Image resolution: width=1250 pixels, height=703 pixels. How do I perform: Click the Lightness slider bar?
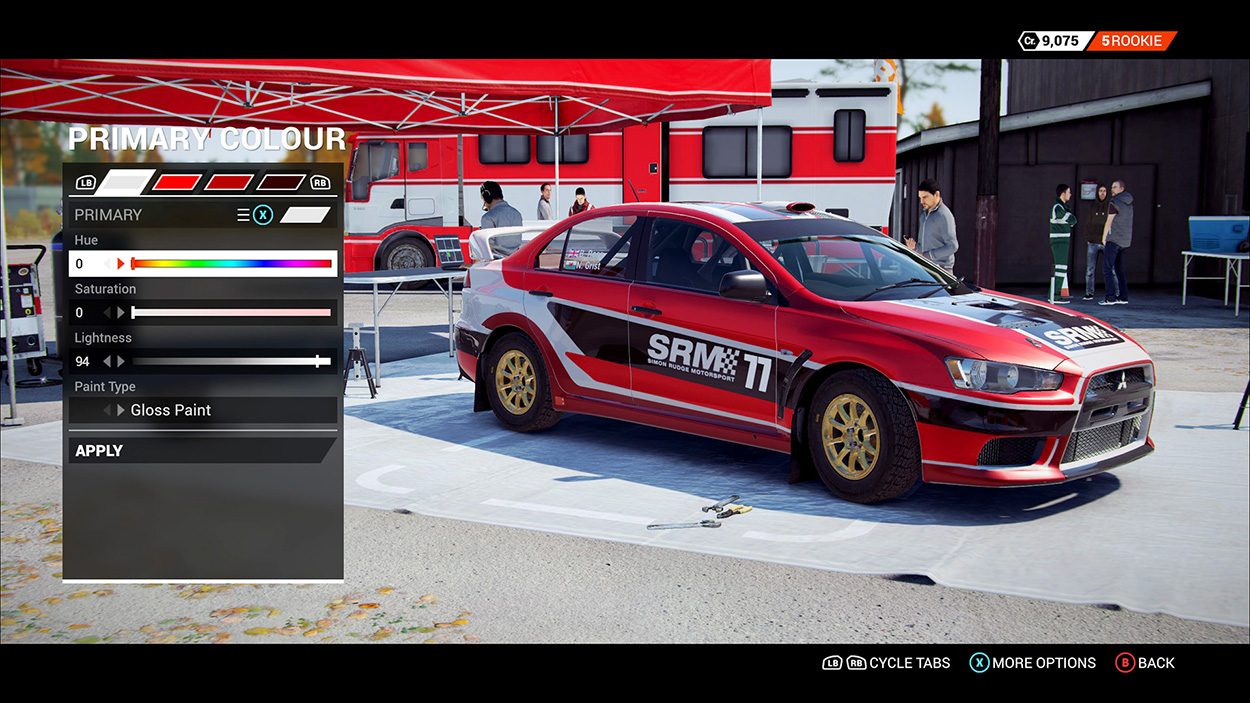232,361
